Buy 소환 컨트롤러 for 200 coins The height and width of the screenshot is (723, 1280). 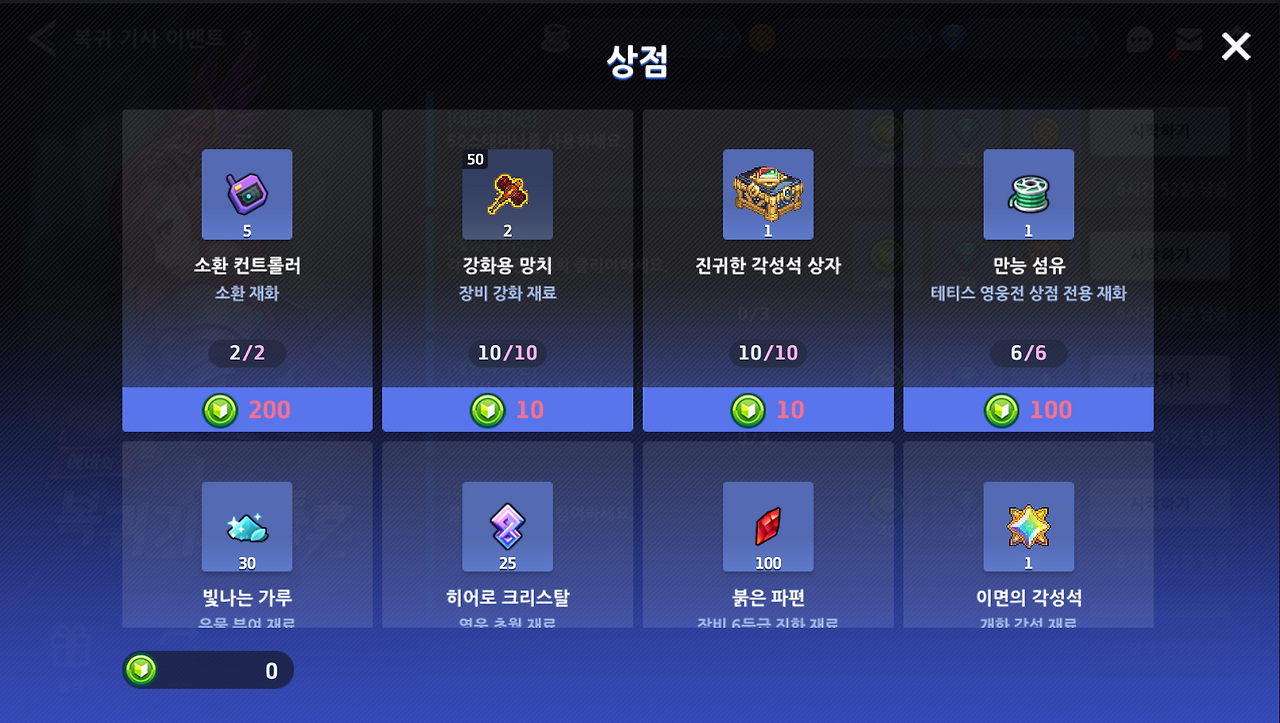(247, 409)
